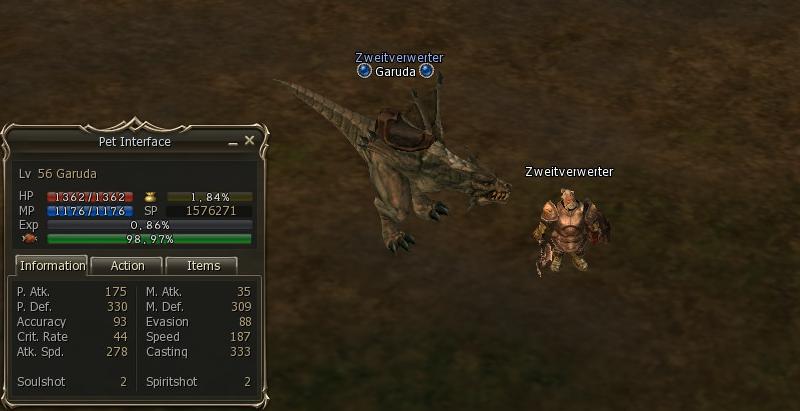
Task: Open the pet Items tab
Action: tap(203, 266)
